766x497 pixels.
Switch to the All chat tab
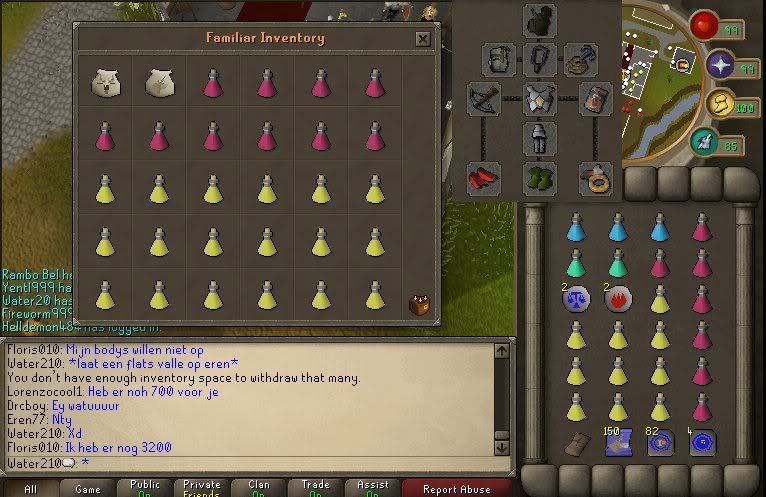click(30, 489)
